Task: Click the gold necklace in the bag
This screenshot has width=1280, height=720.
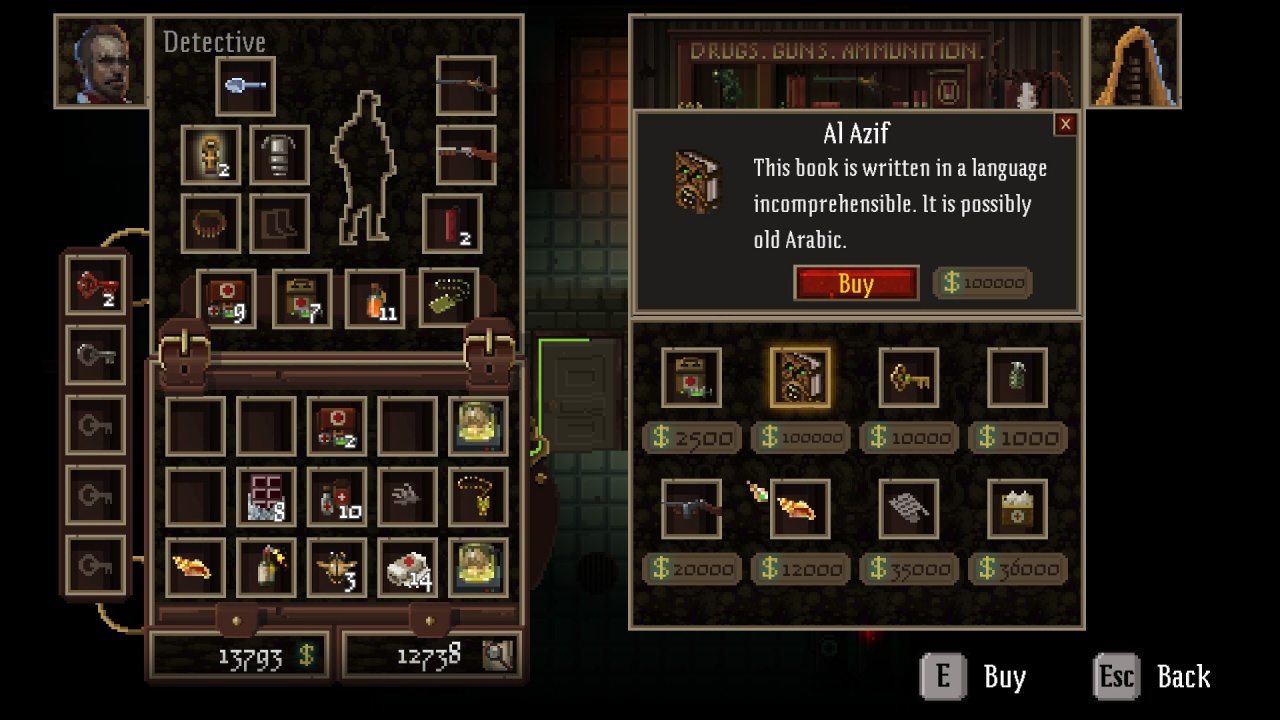Action: [478, 496]
